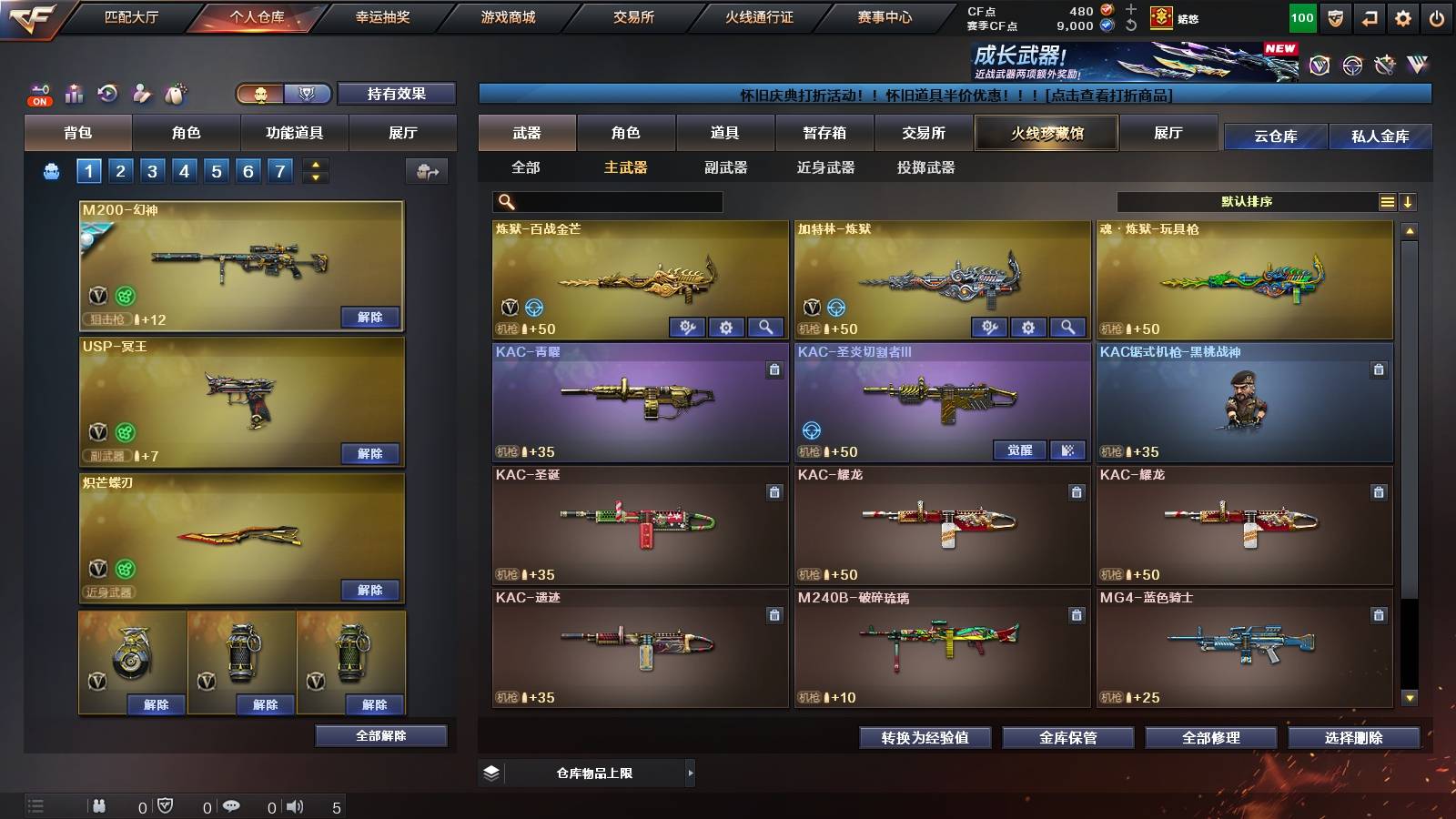Click the friends icon in the bottom status bar
Viewport: 1456px width, 819px height.
click(x=98, y=805)
